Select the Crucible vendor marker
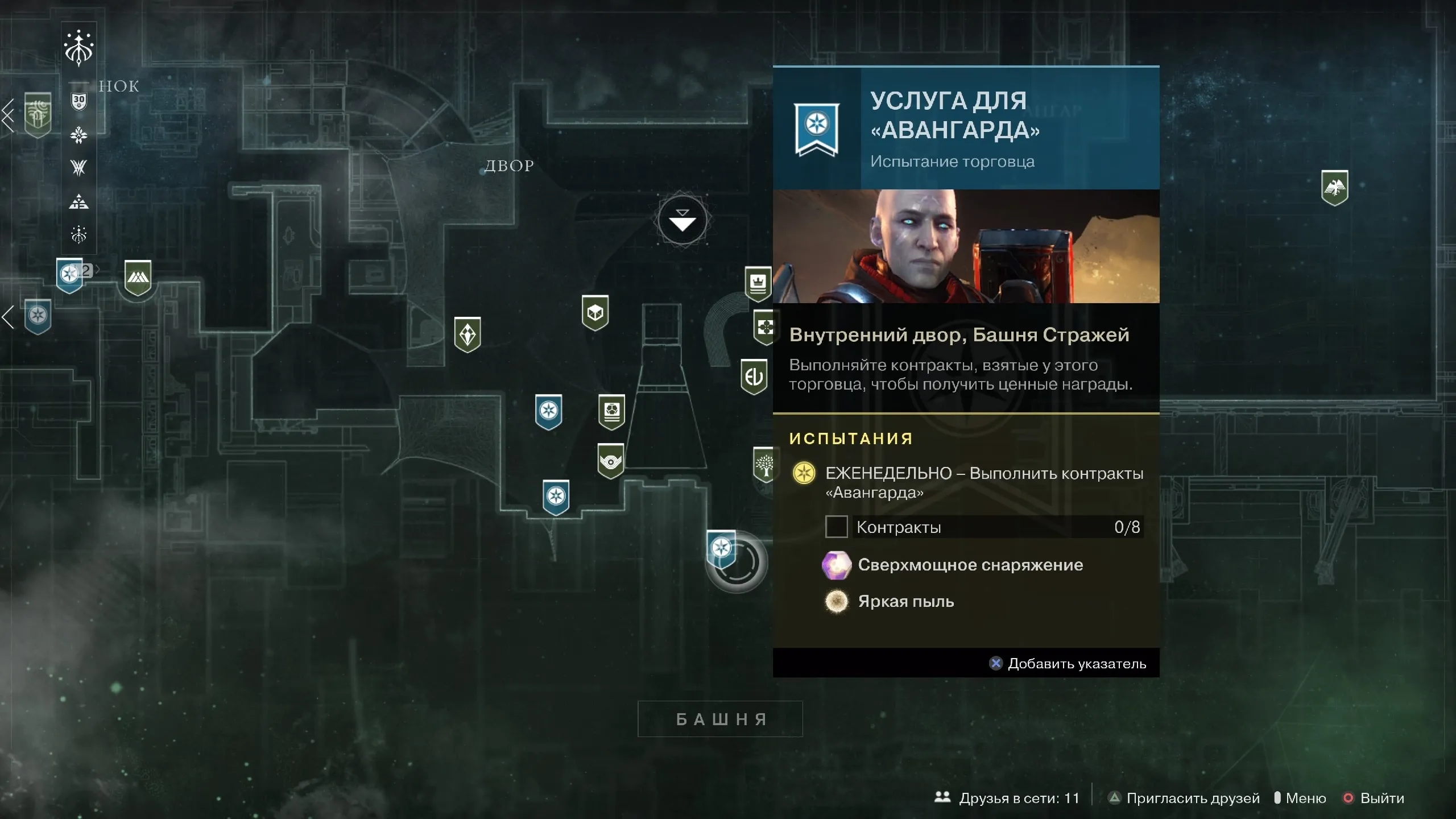This screenshot has height=819, width=1456. tap(138, 278)
